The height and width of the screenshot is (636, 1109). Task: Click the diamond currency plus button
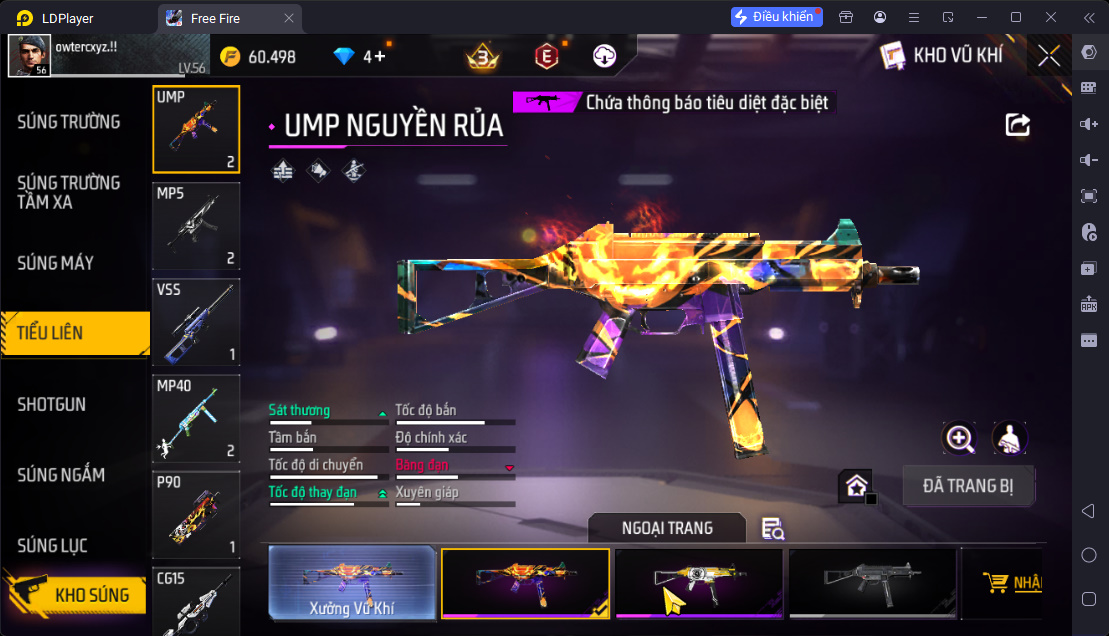coord(381,57)
